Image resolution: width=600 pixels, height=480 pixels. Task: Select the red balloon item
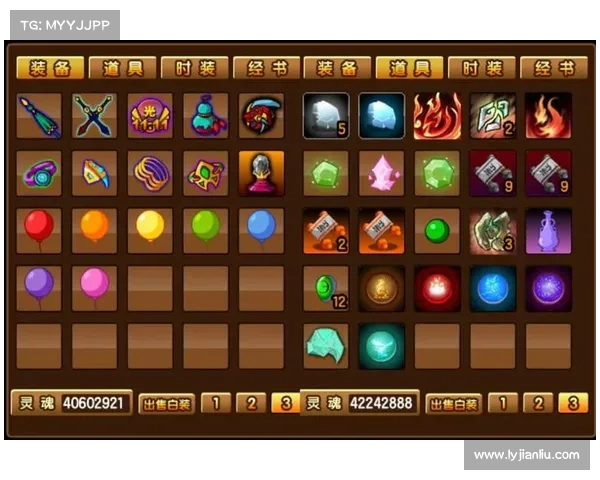pos(39,229)
